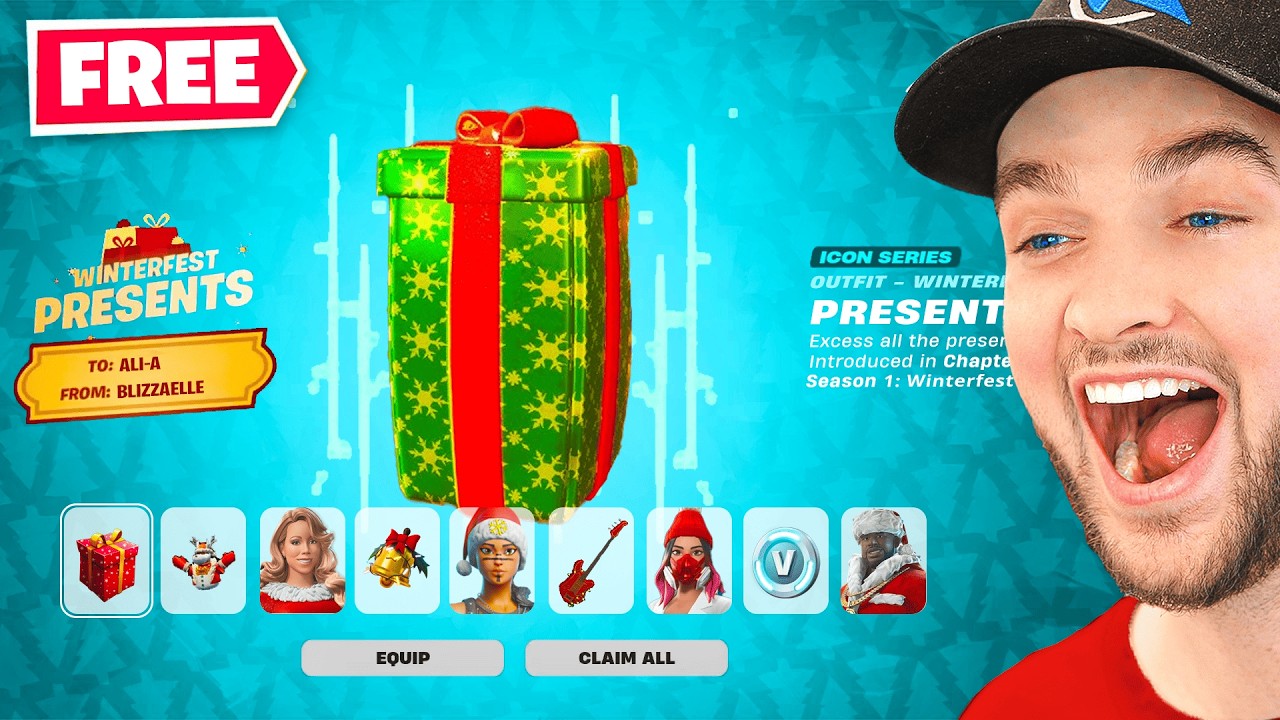Select the festive snowman back bling
This screenshot has width=1280, height=720.
point(203,561)
